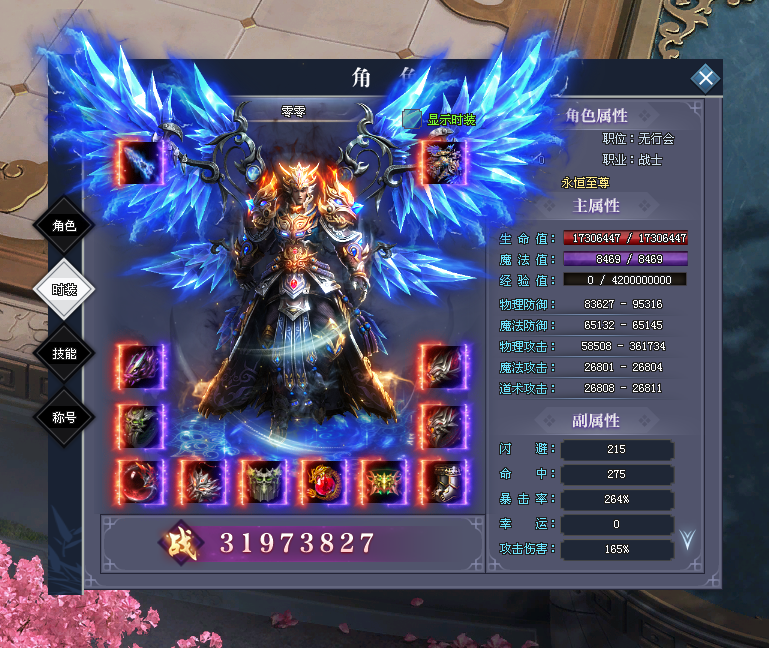This screenshot has width=769, height=648.
Task: Open the green skull crown belt slot
Action: 262,482
